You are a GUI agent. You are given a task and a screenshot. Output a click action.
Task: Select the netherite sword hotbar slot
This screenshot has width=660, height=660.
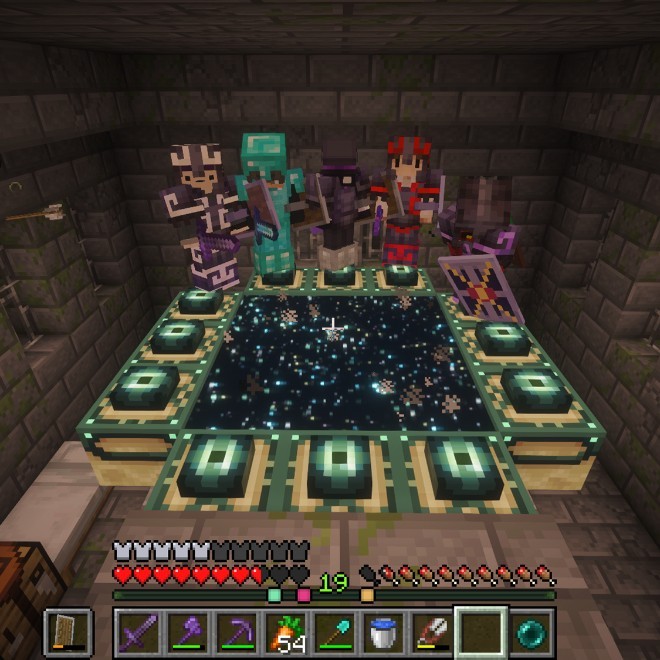138,632
